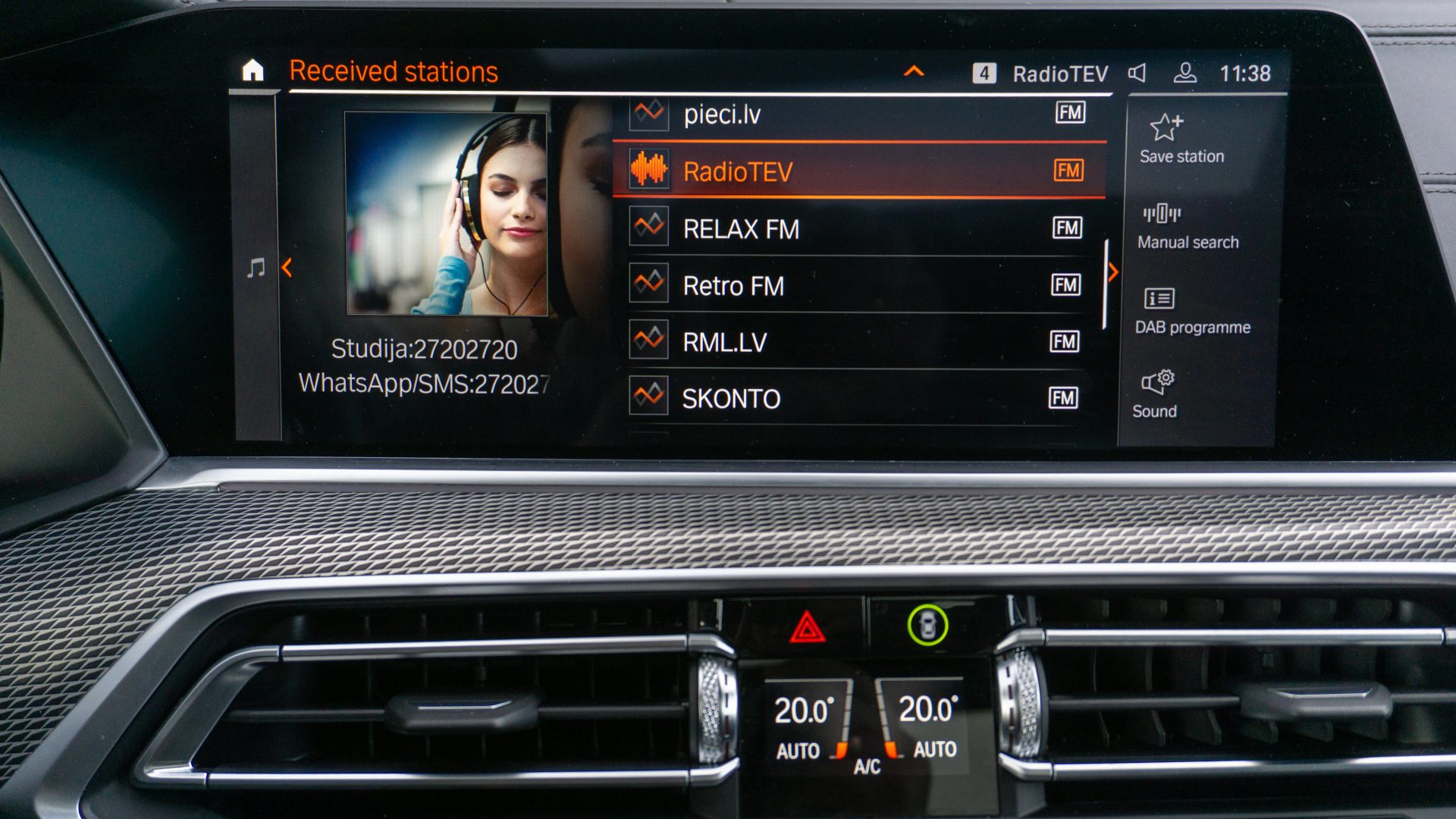Go to the home screen icon

pos(253,71)
